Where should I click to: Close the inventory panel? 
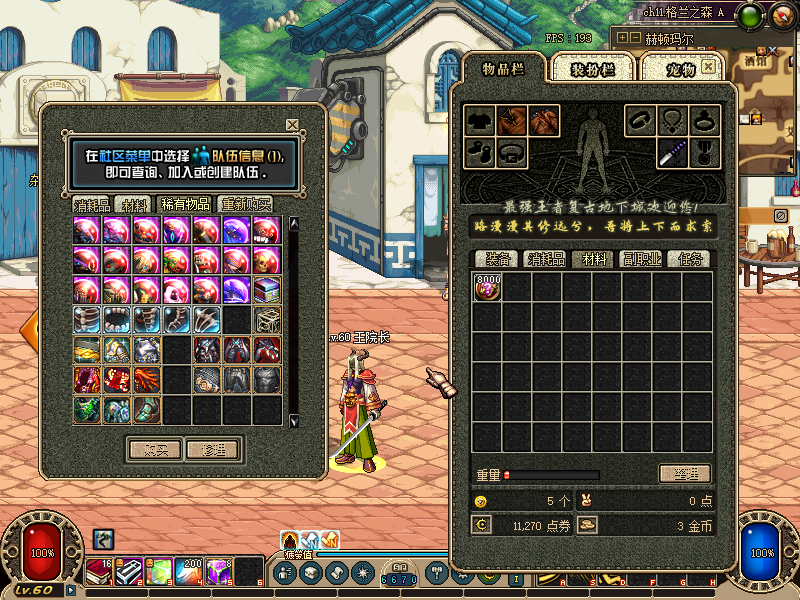tap(709, 66)
